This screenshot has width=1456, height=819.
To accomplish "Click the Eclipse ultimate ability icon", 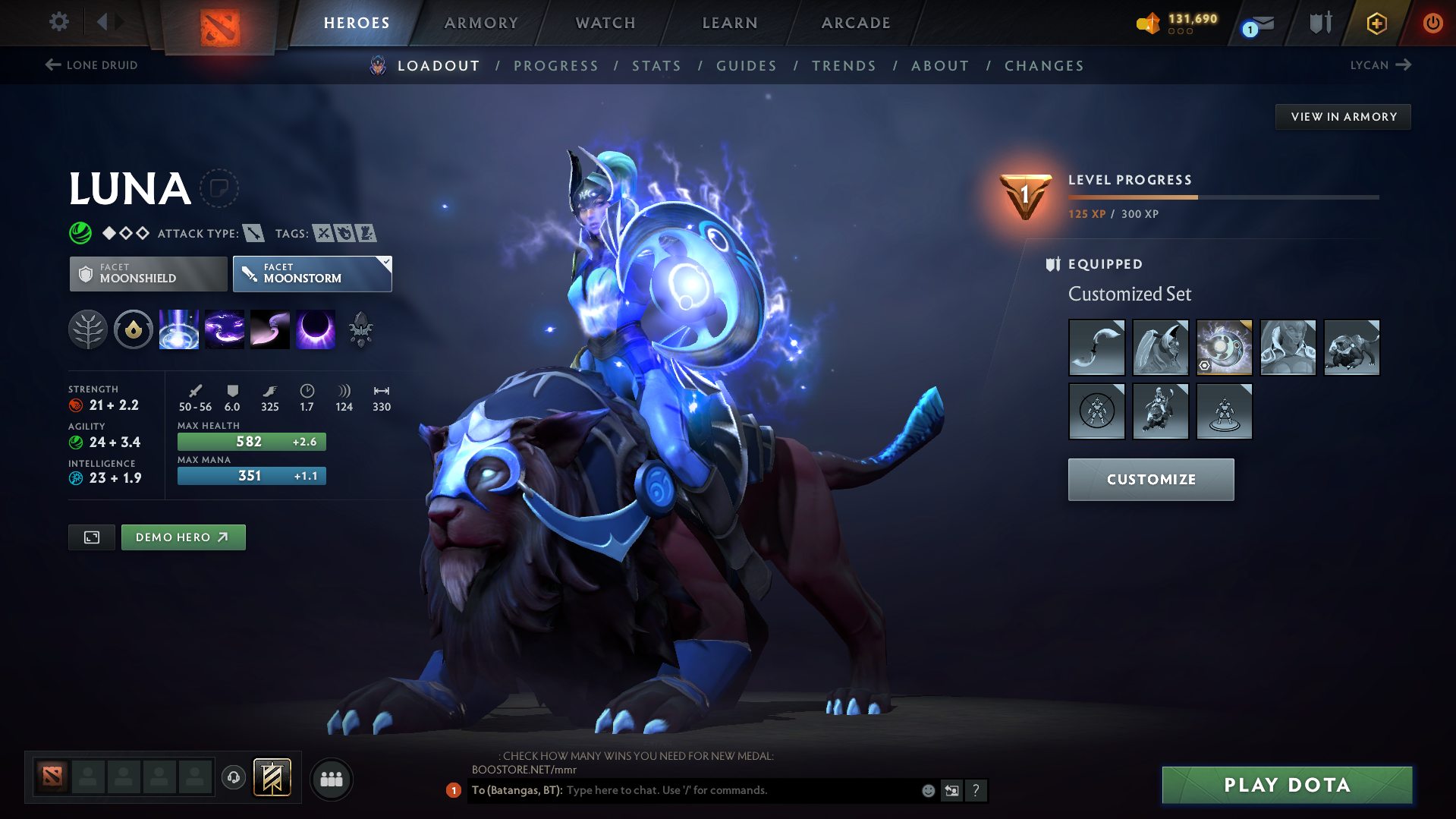I will (x=316, y=329).
